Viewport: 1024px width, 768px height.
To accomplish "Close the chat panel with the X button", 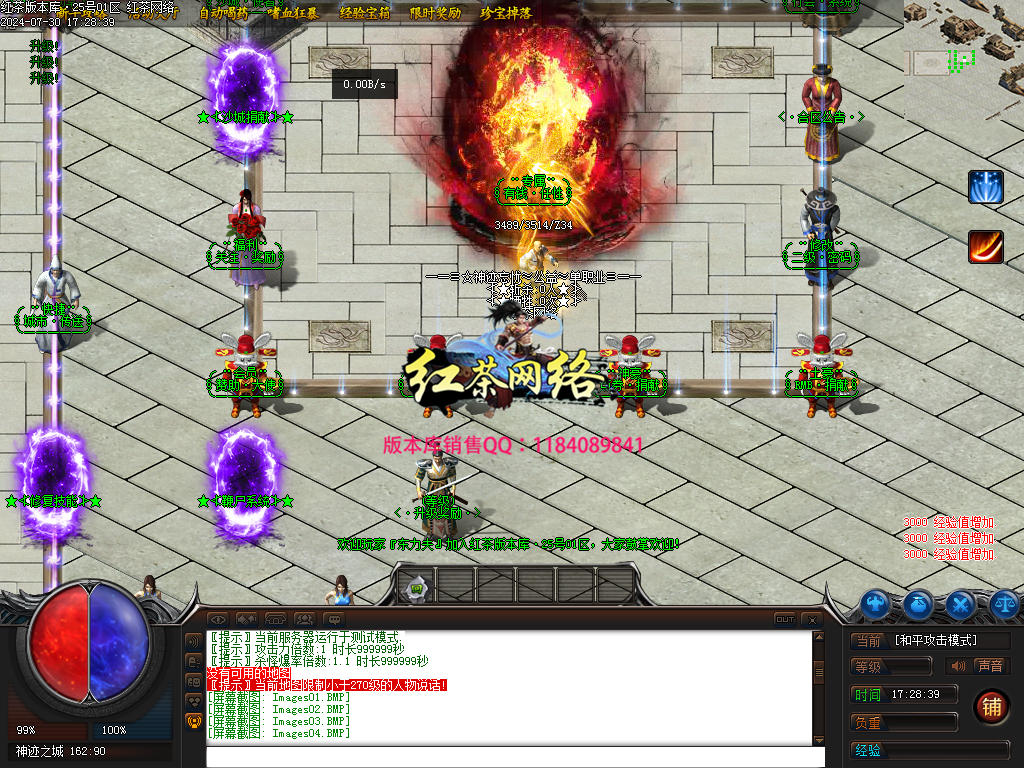I will [x=812, y=620].
